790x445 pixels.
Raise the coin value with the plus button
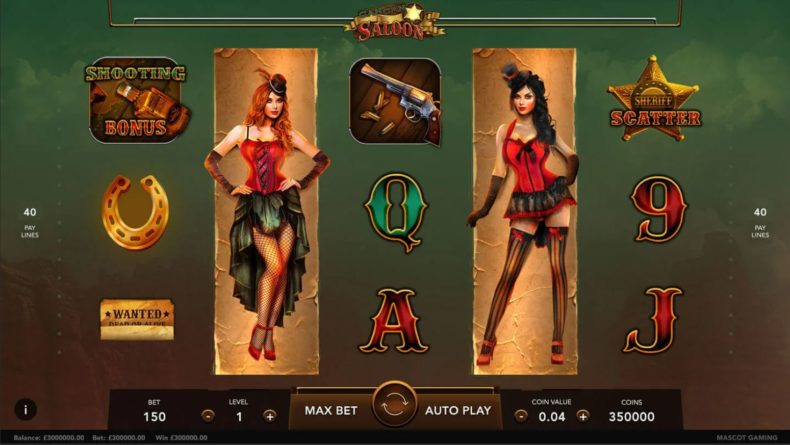pyautogui.click(x=583, y=415)
